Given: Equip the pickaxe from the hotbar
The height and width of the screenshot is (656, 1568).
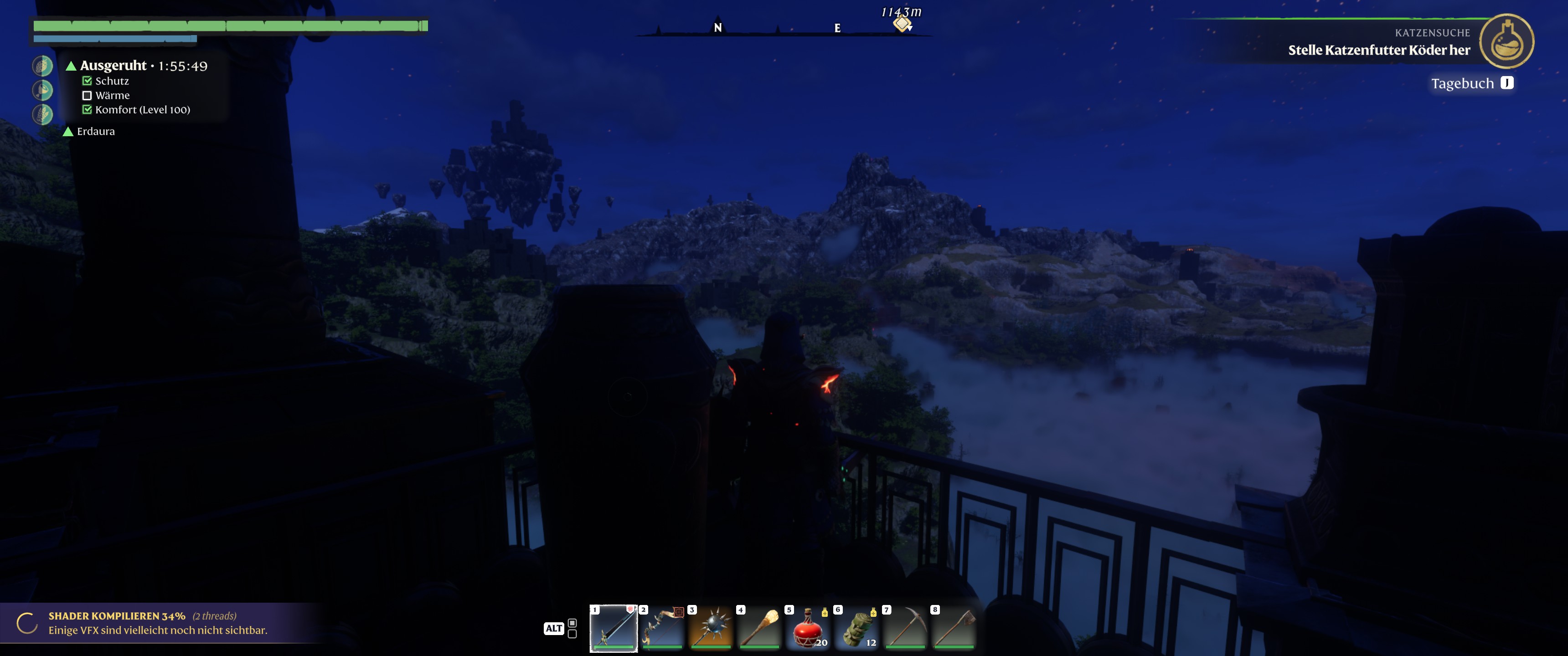Looking at the screenshot, I should tap(905, 627).
